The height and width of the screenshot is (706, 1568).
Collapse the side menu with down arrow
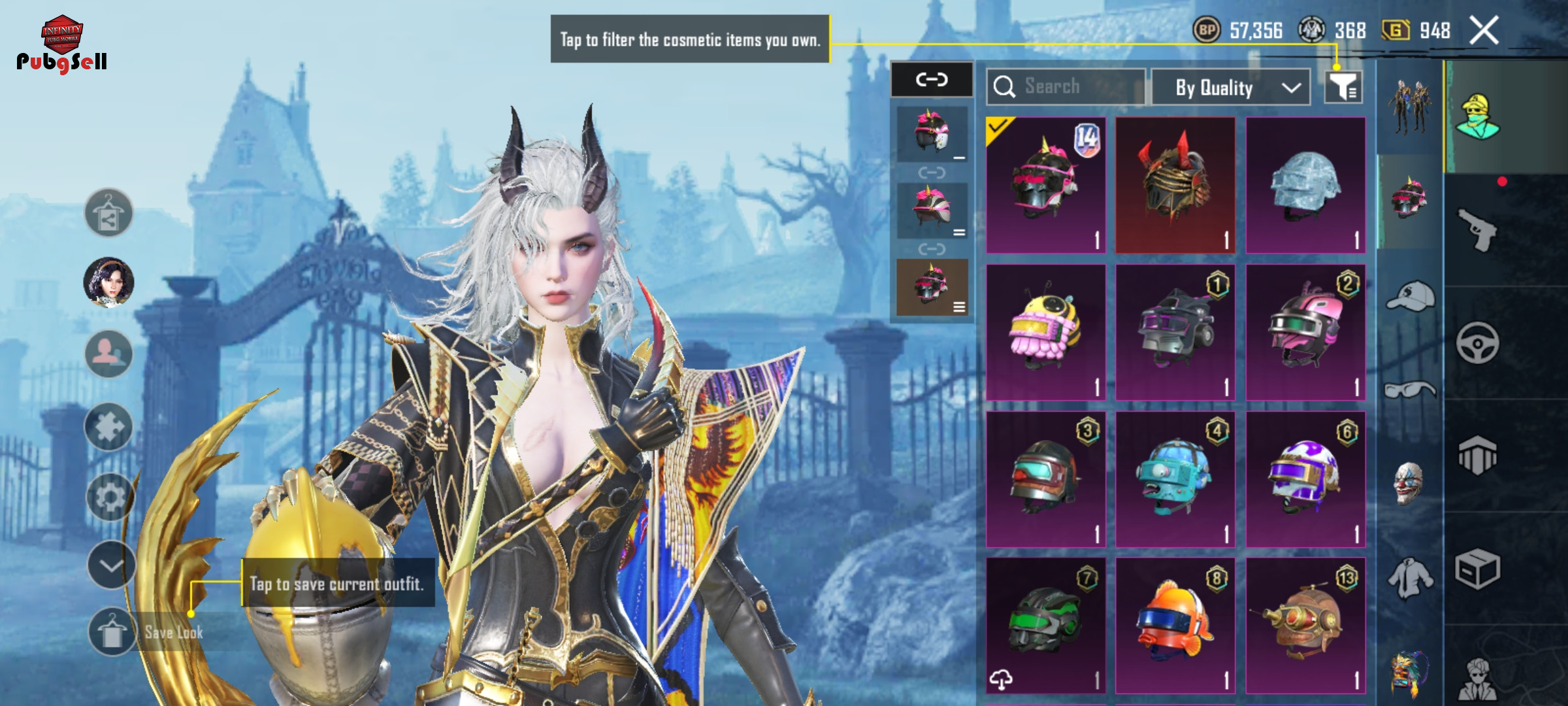pyautogui.click(x=110, y=565)
